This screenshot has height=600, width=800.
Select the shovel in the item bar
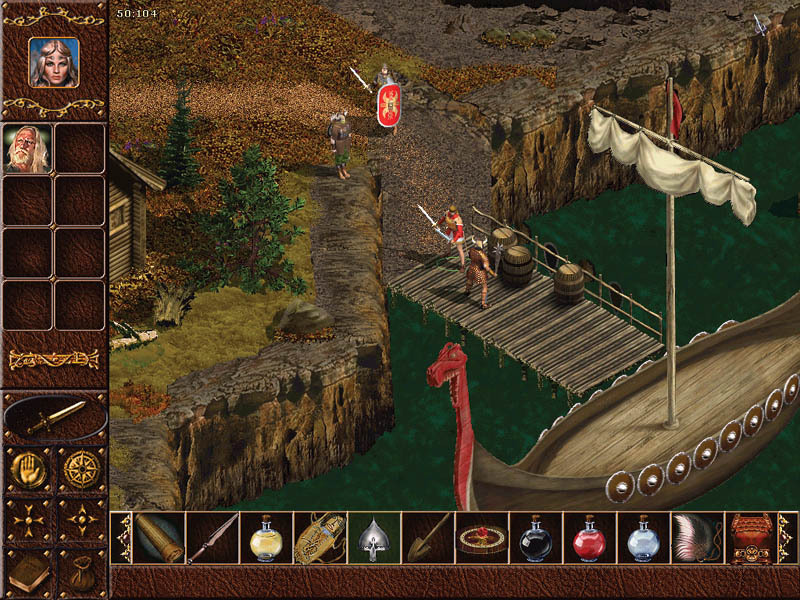(428, 538)
